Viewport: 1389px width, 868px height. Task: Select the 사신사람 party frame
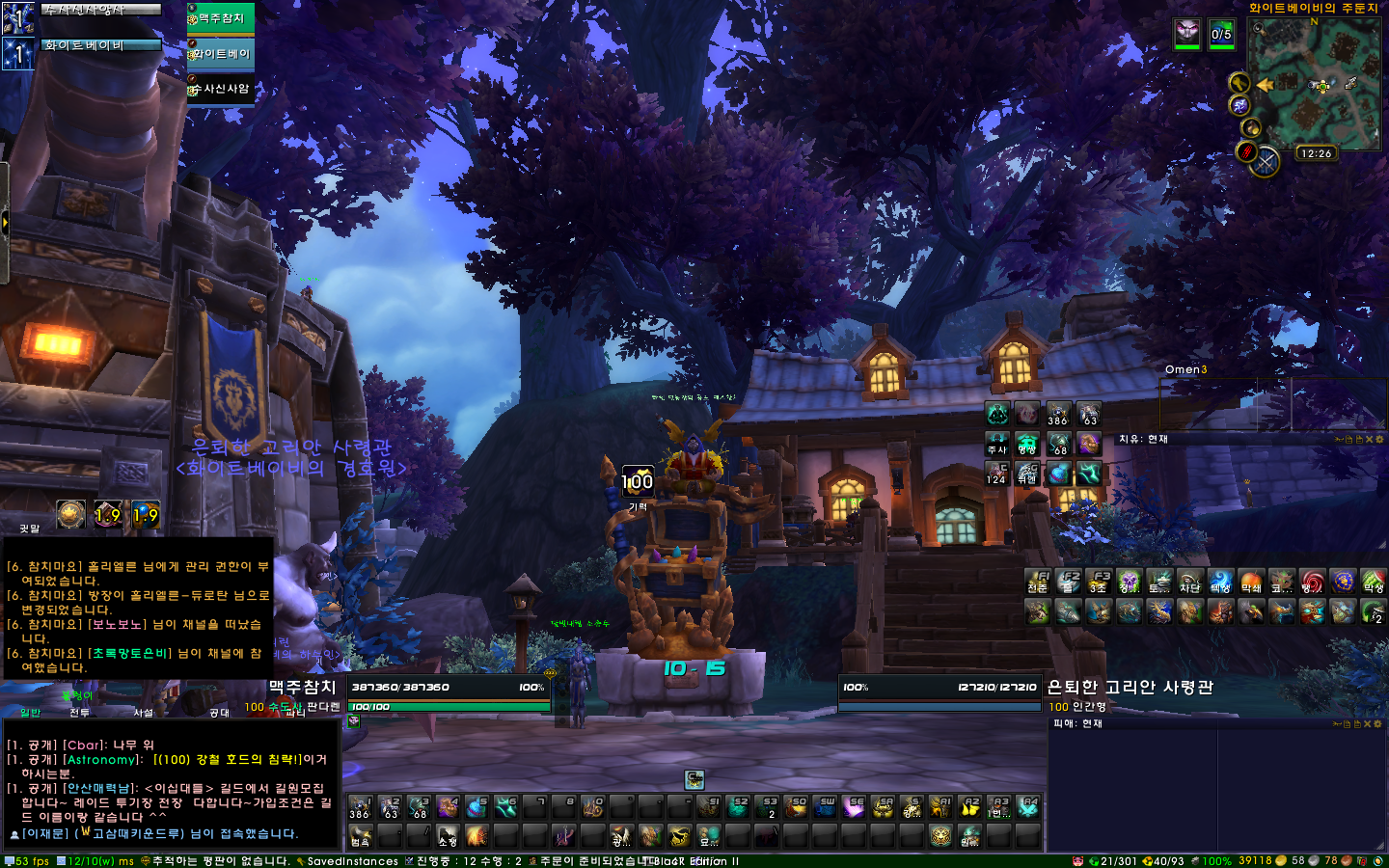coord(221,89)
